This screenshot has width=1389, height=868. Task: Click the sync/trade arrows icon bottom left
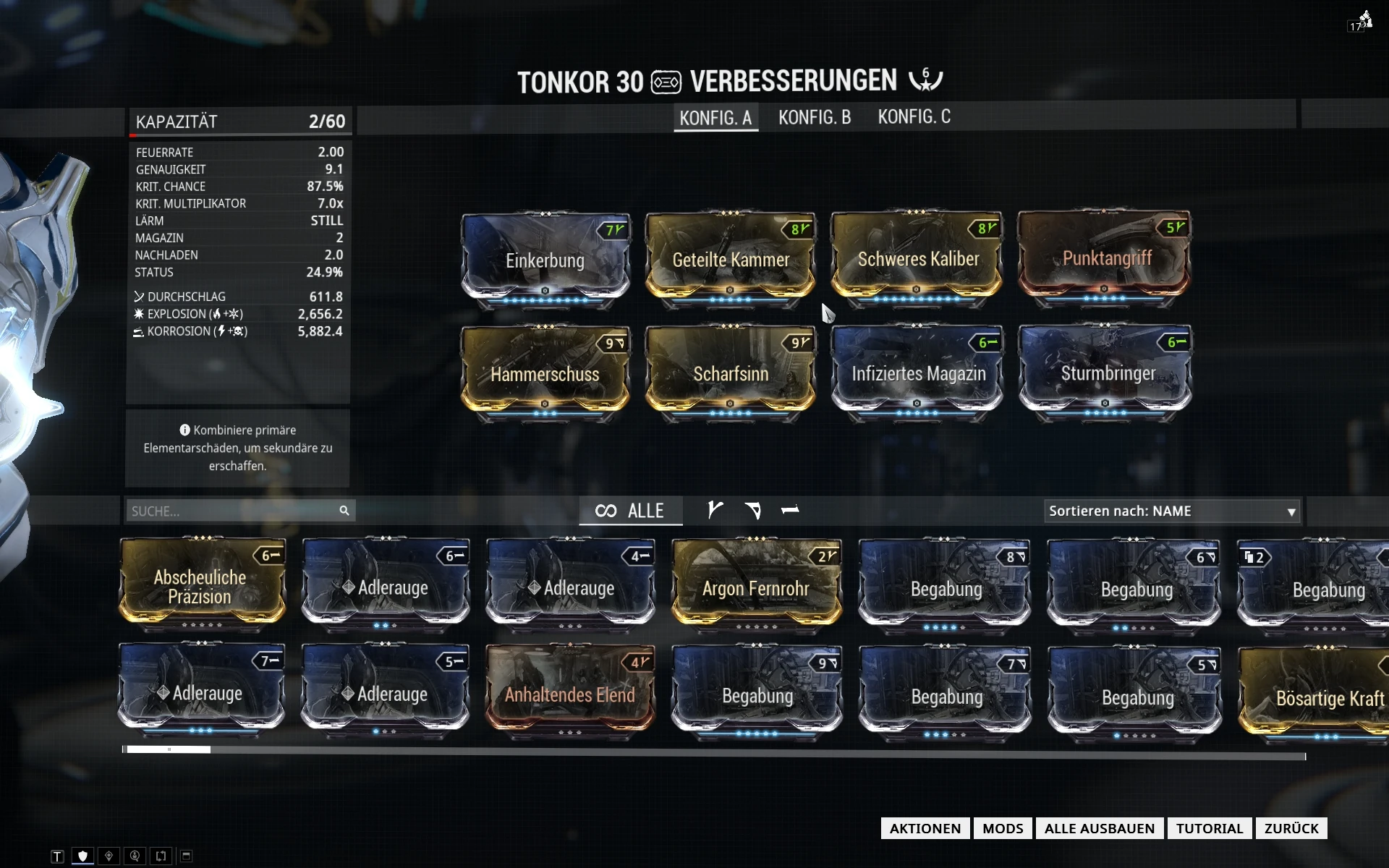[160, 856]
